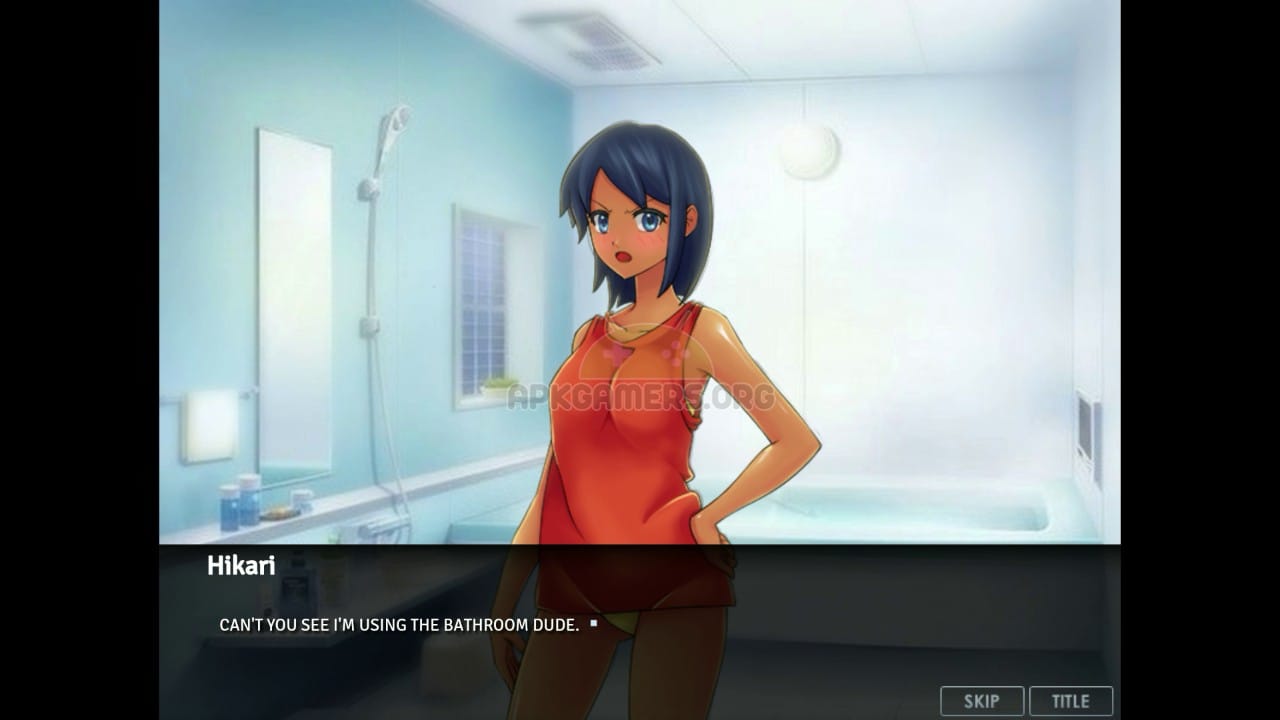Return to title via the TITLE button
The width and height of the screenshot is (1280, 720).
[x=1070, y=701]
